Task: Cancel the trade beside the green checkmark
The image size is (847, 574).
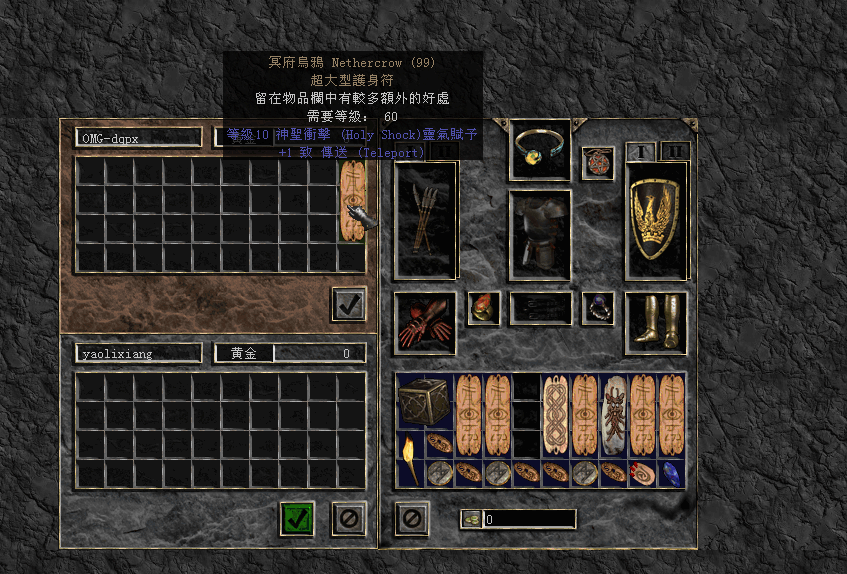Action: [x=348, y=517]
